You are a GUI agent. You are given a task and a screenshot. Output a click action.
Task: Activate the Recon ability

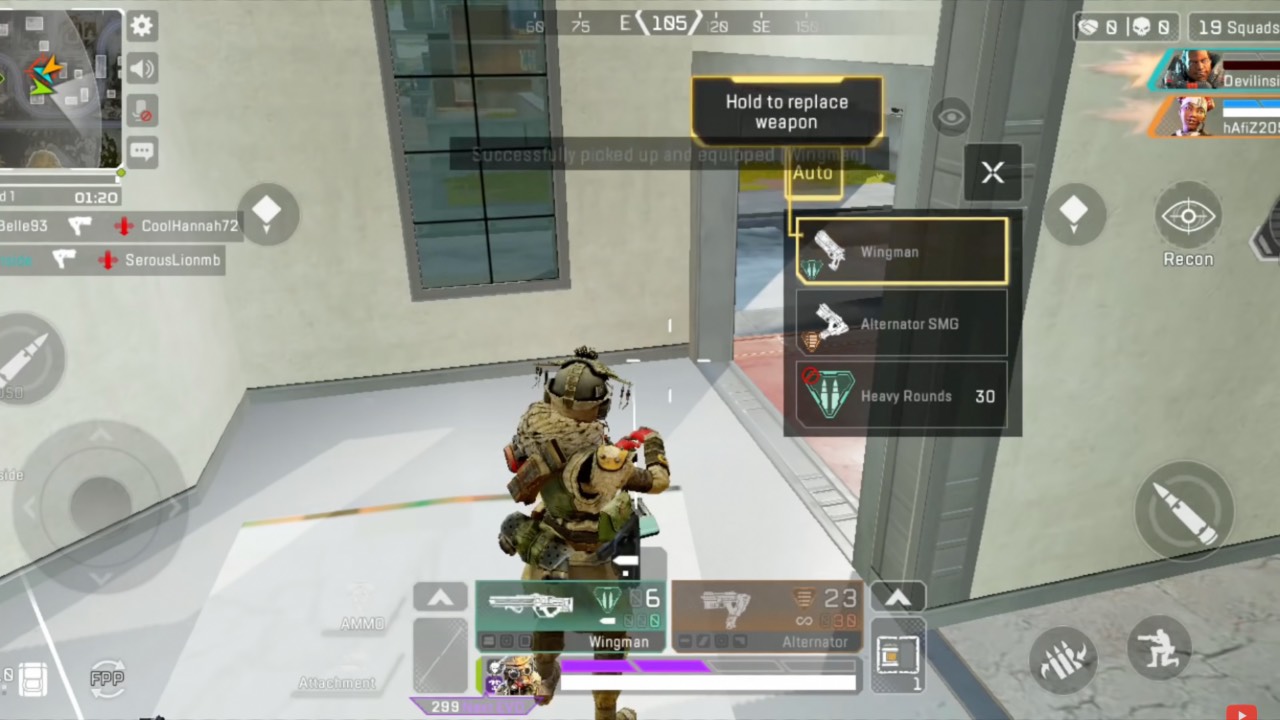point(1187,218)
